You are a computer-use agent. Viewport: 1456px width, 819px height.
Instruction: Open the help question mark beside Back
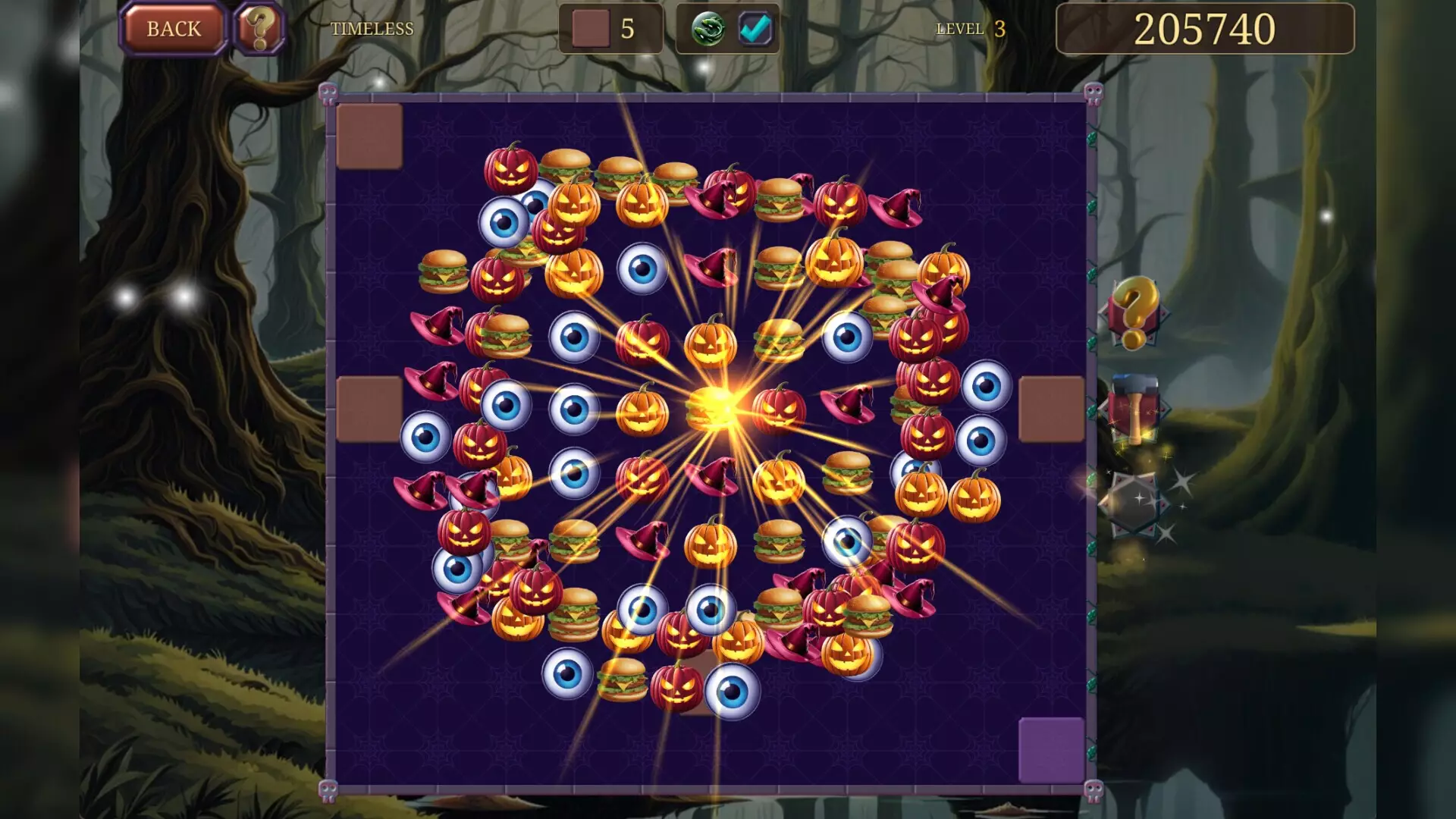(258, 29)
